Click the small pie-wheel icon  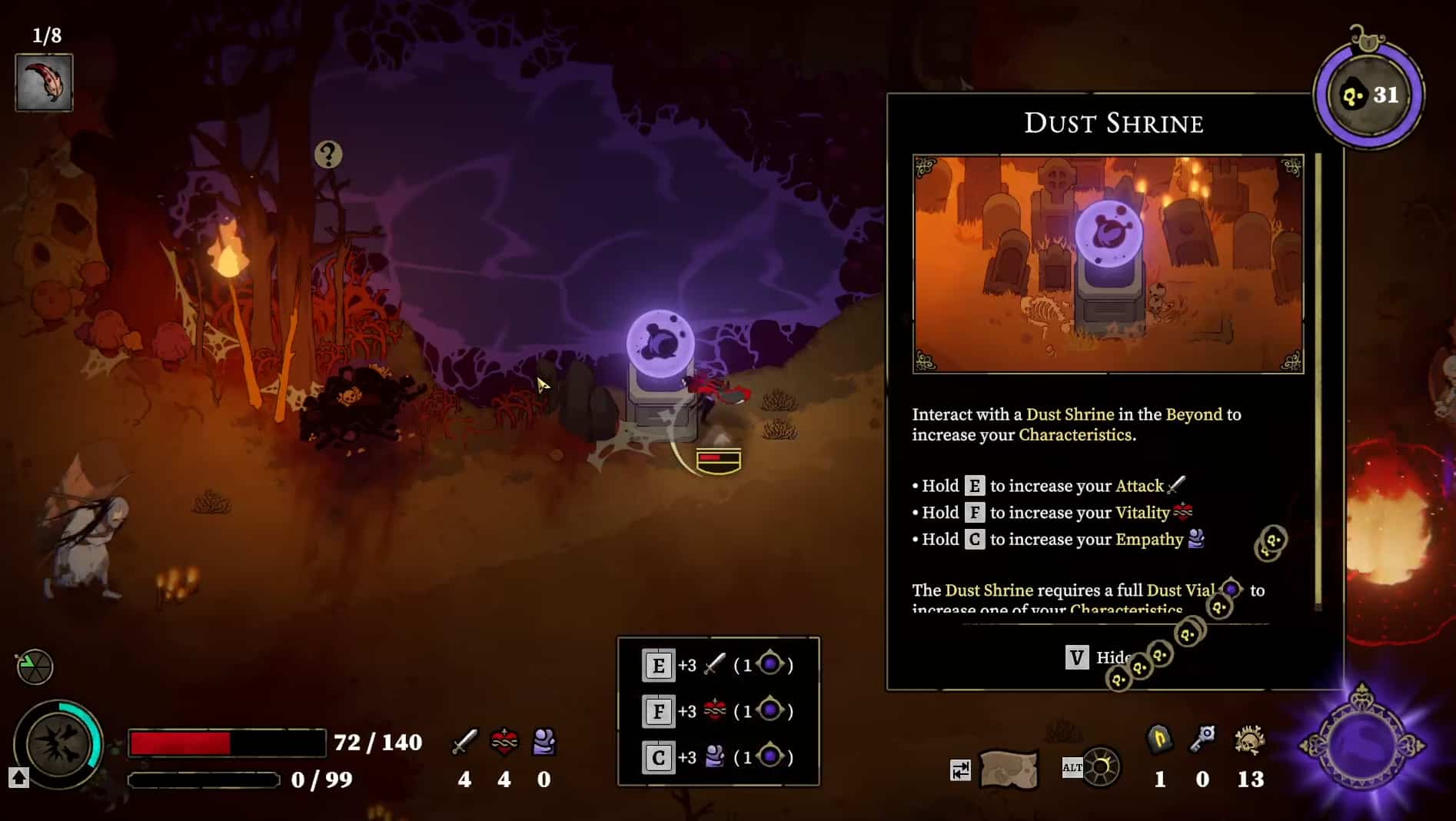[35, 666]
